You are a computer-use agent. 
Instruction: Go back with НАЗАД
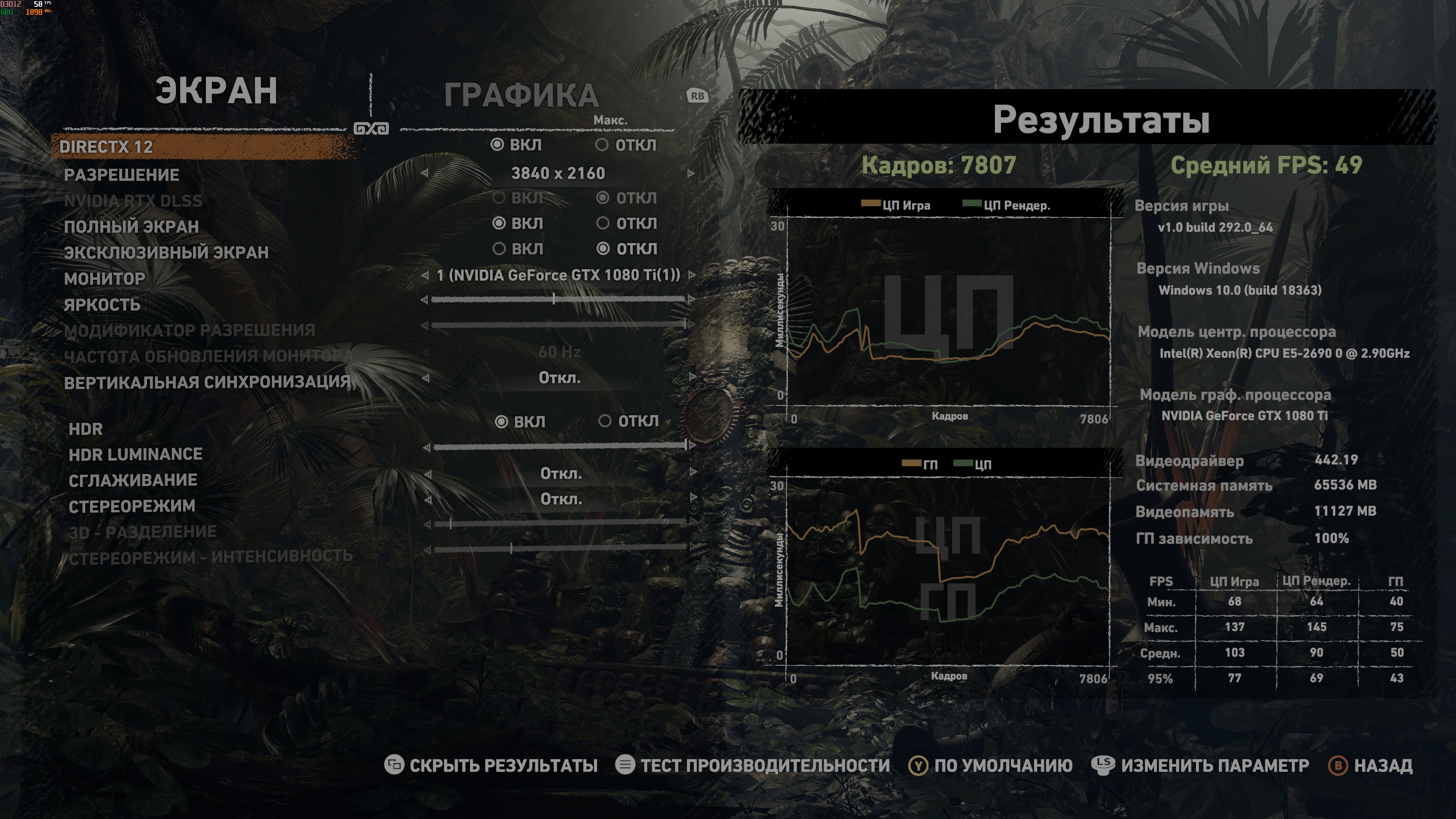[x=1370, y=765]
